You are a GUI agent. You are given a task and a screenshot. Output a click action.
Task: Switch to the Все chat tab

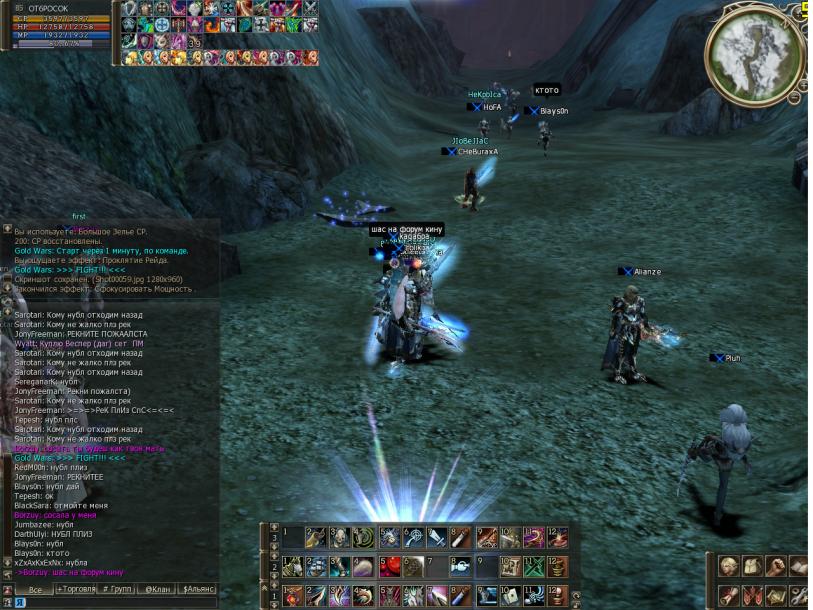(34, 590)
